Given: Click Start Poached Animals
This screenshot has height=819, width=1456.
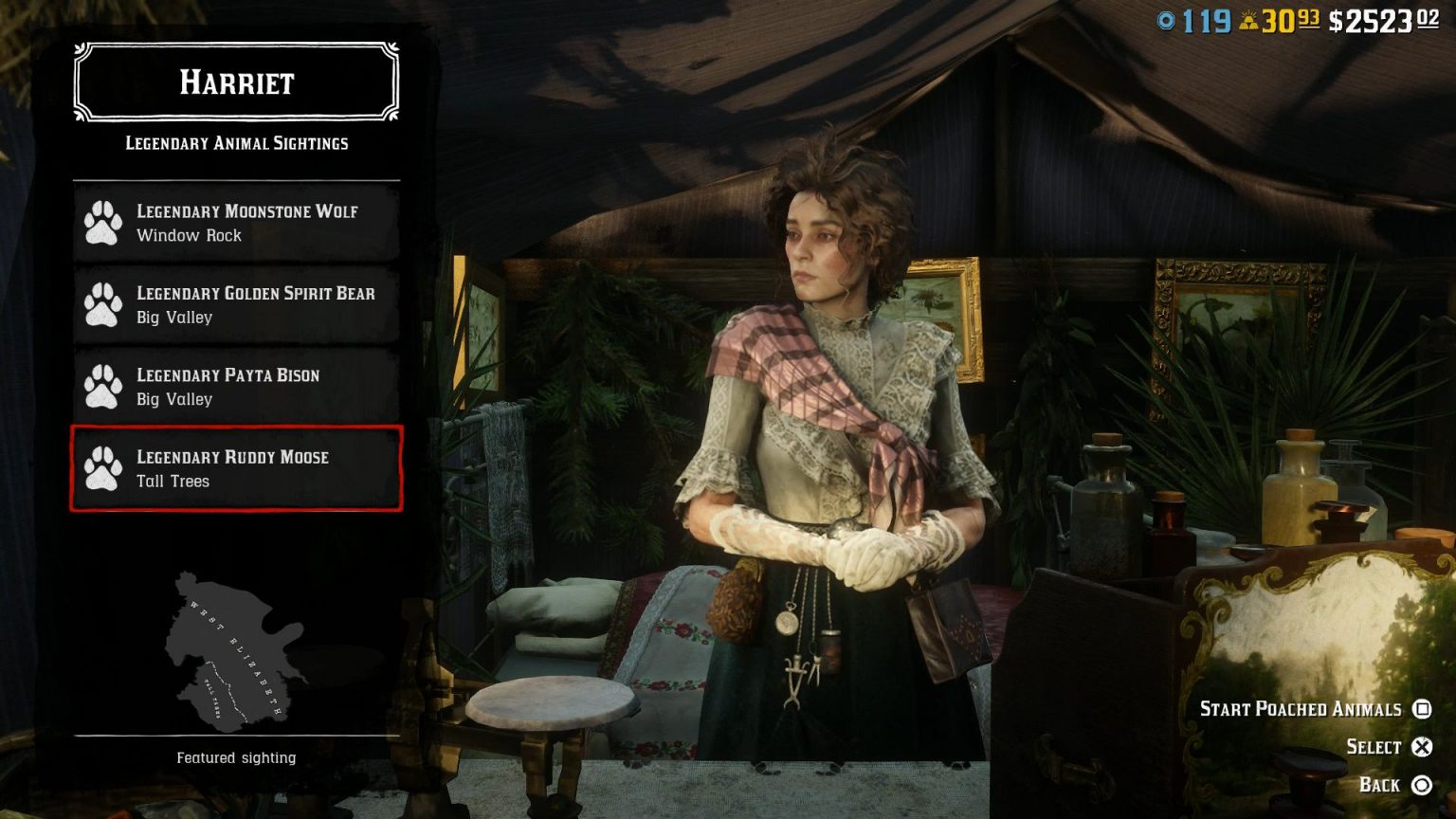Looking at the screenshot, I should (x=1301, y=709).
